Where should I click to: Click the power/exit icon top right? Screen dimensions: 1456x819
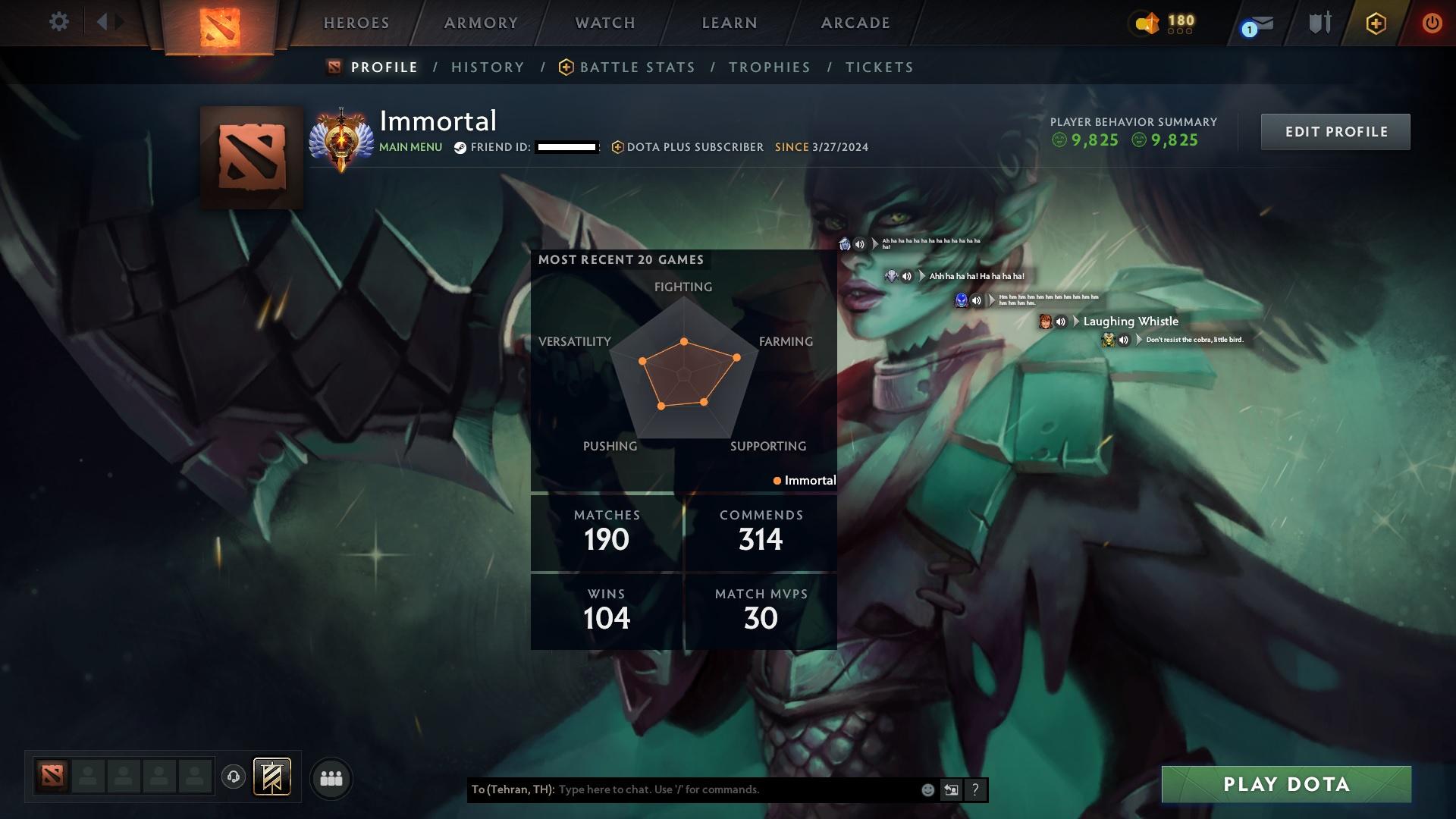tap(1433, 23)
